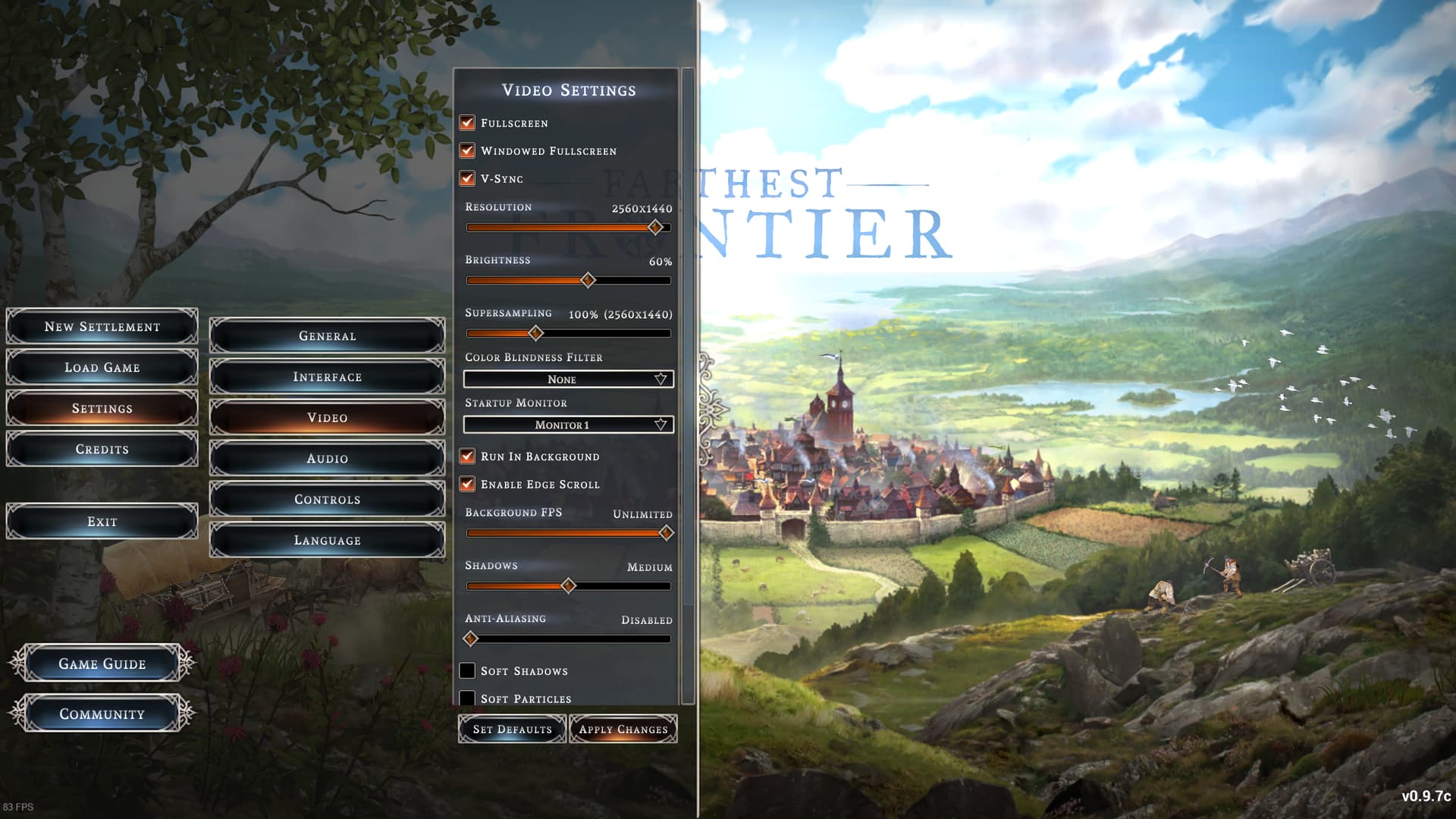
Task: Choose the Language settings section
Action: coord(327,541)
